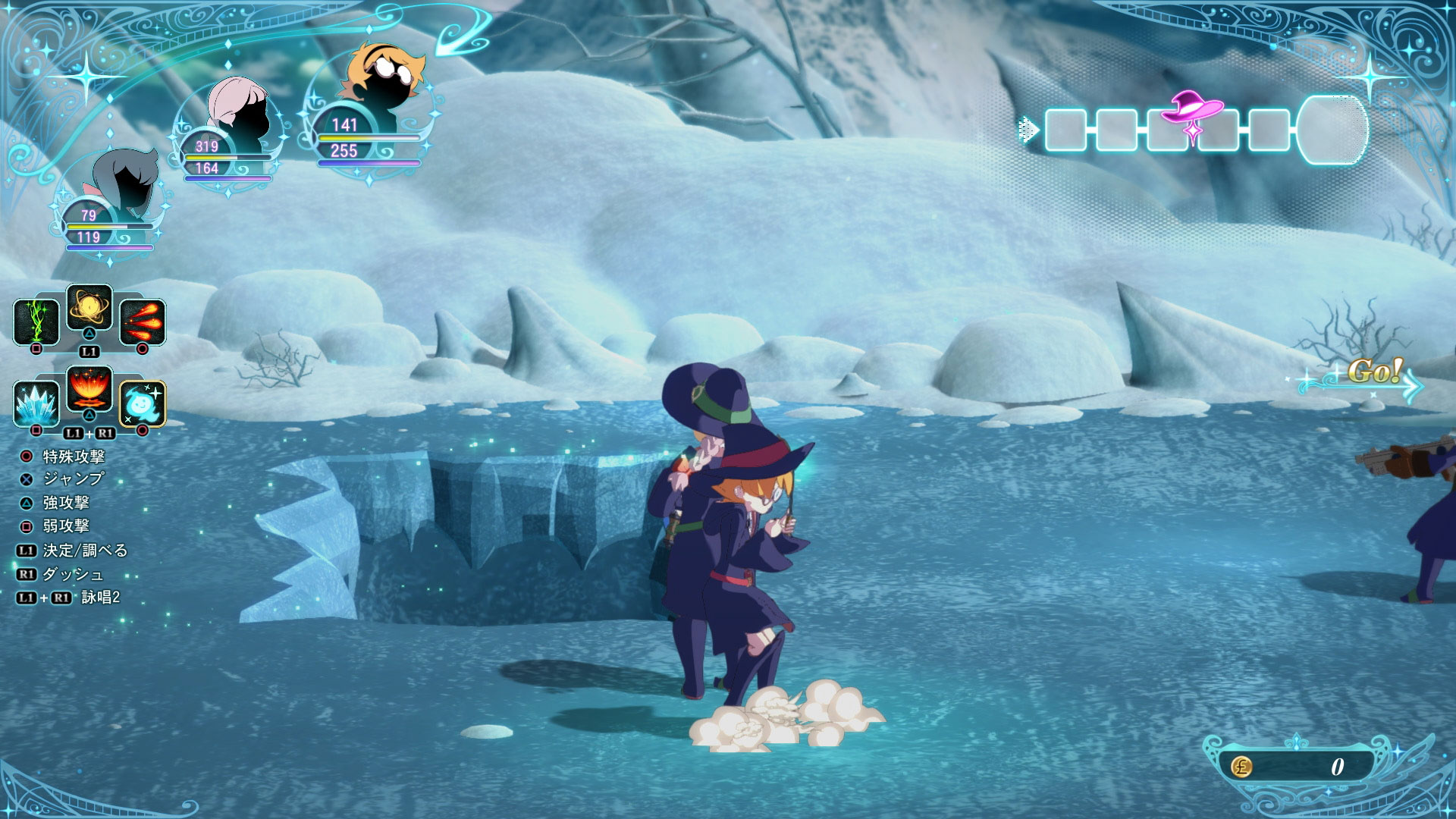Use the triple fireball spell
1456x819 pixels.
click(142, 322)
